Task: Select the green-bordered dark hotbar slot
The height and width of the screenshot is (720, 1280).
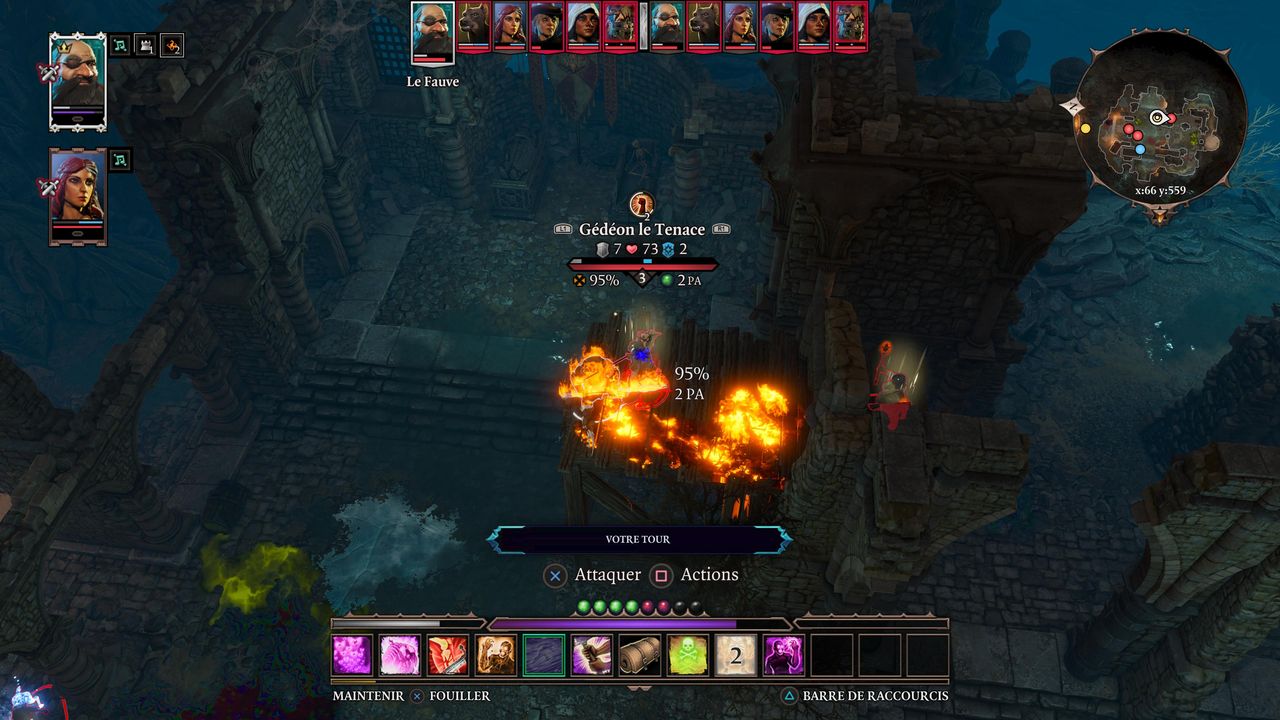Action: (x=544, y=655)
